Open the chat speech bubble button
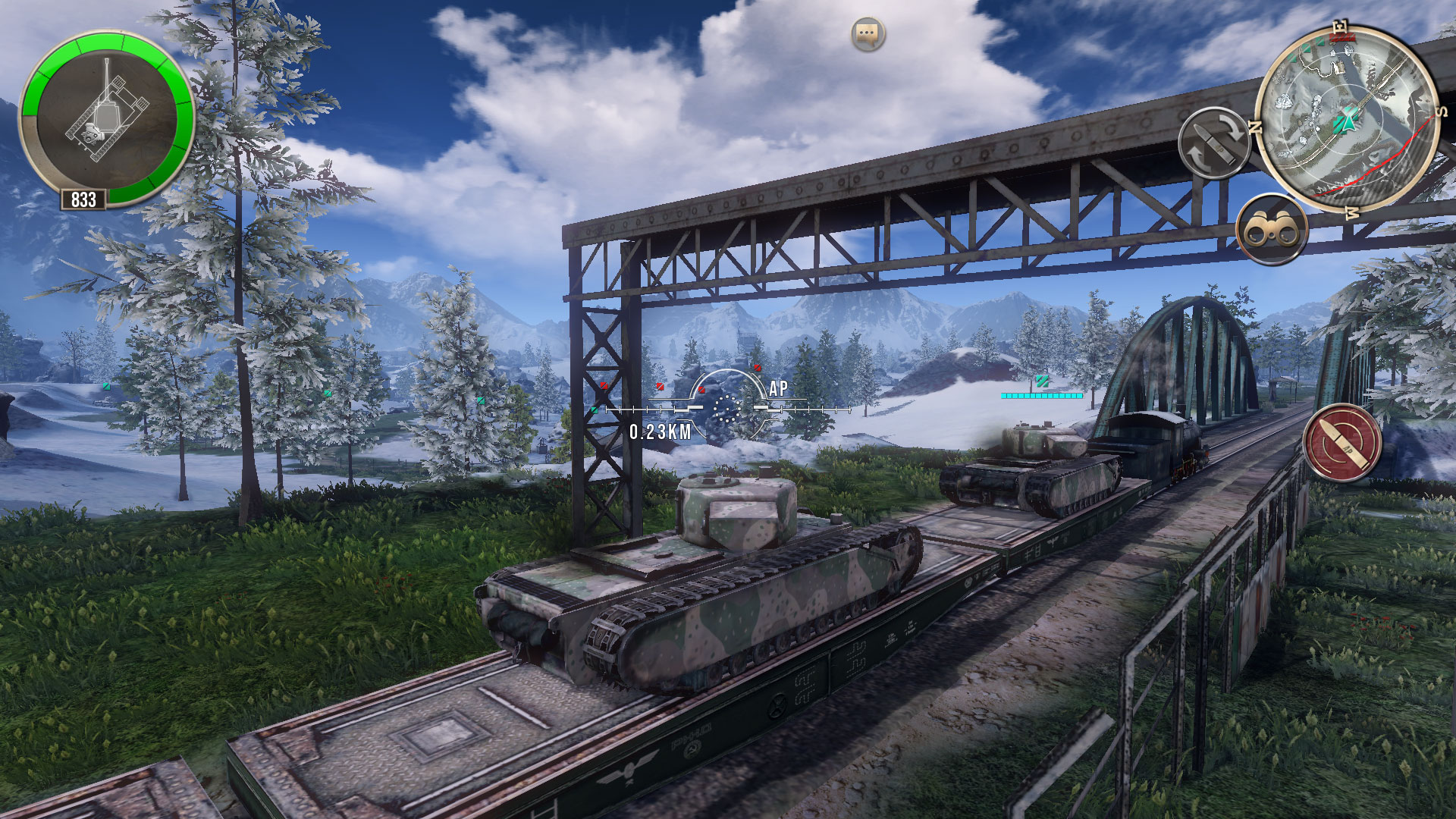This screenshot has width=1456, height=819. pyautogui.click(x=868, y=34)
